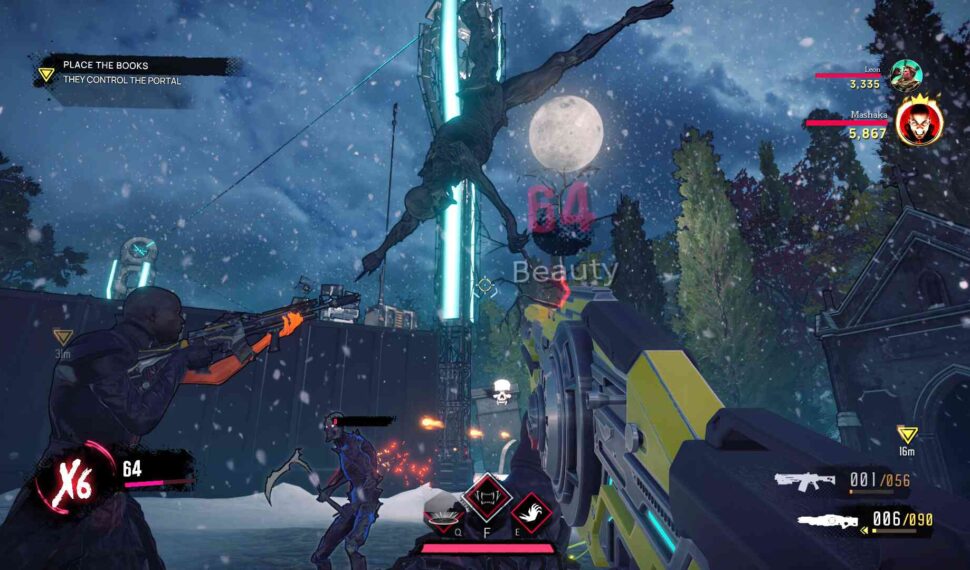The height and width of the screenshot is (570, 970).
Task: Click Leon's teammate portrait
Action: pyautogui.click(x=906, y=75)
